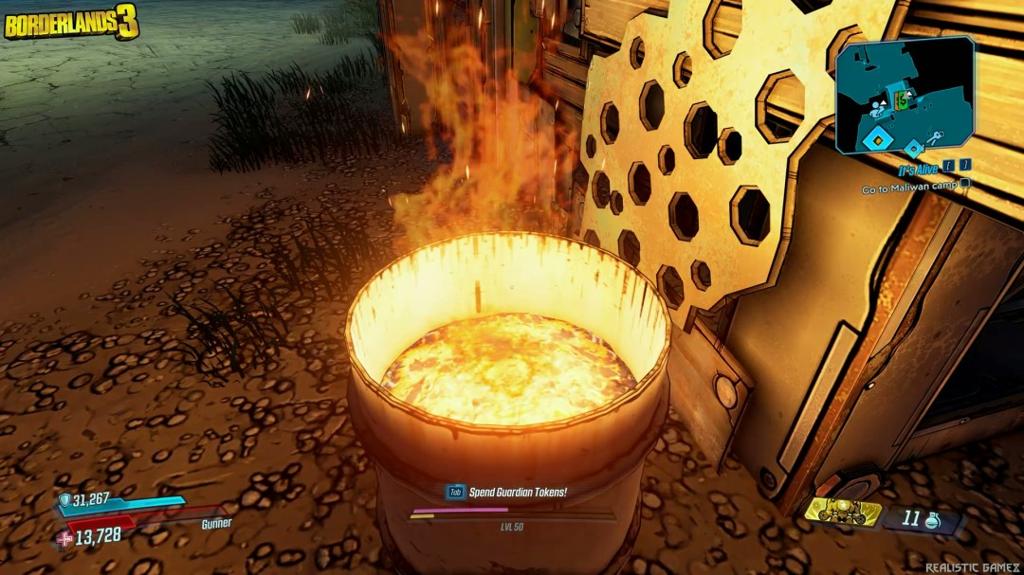Click the Go to Maliwan camp objective

point(910,187)
